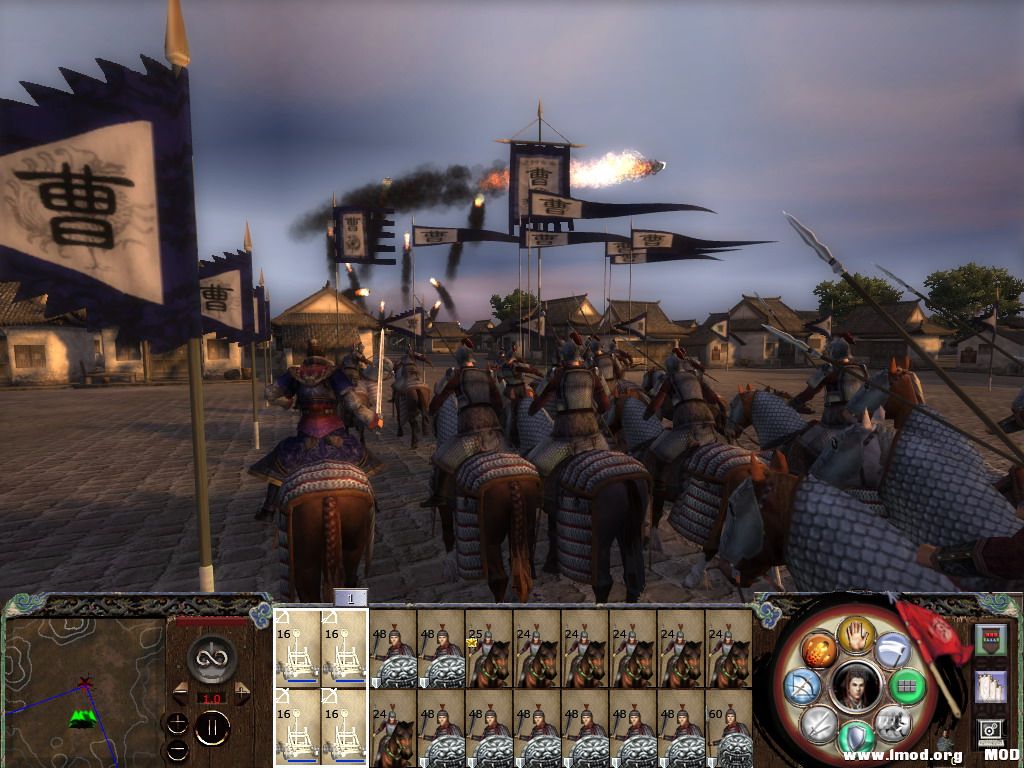This screenshot has width=1024, height=768.
Task: Toggle the shield guard mode button
Action: pos(855,738)
